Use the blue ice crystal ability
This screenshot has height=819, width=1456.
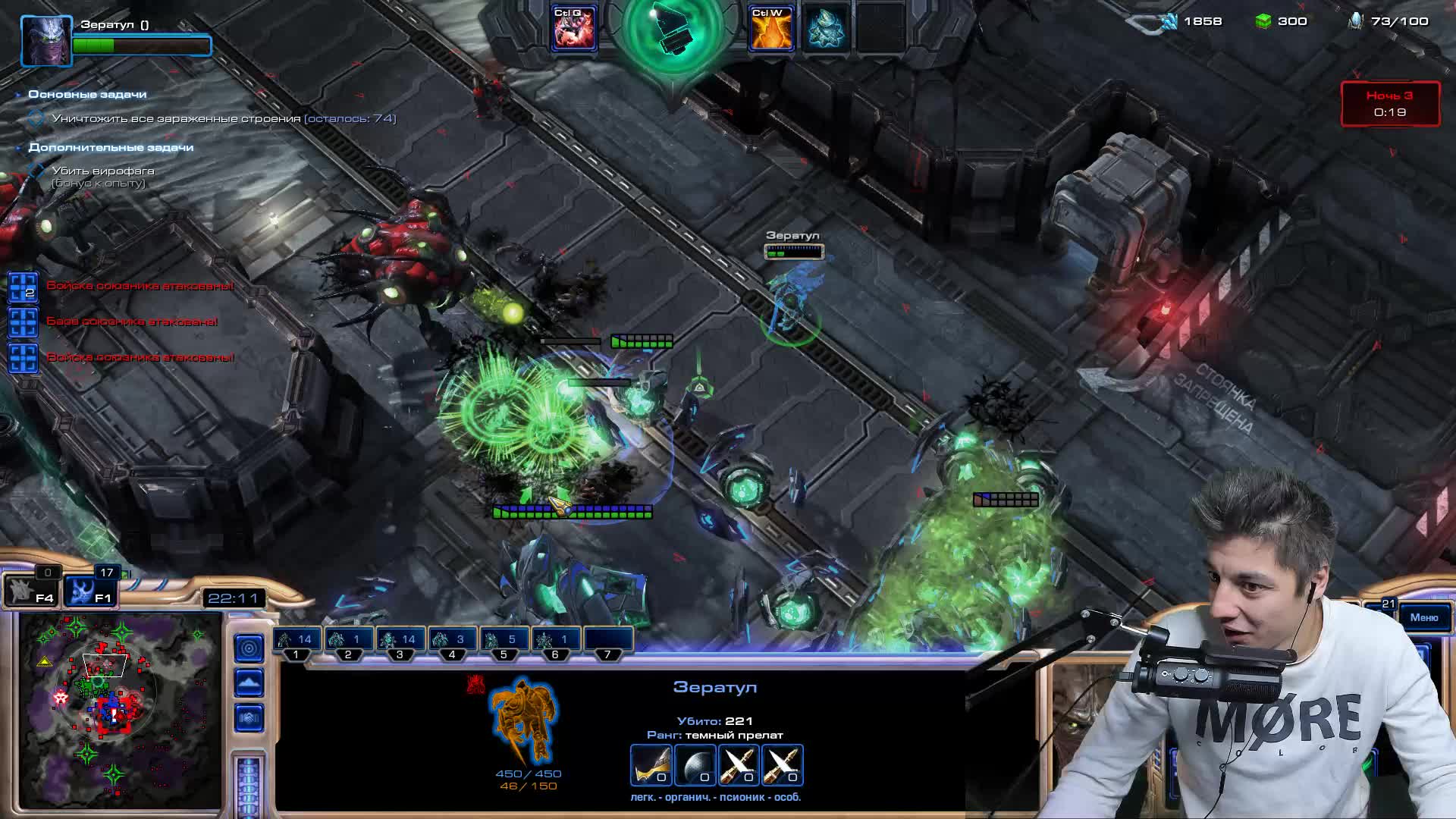(x=826, y=29)
